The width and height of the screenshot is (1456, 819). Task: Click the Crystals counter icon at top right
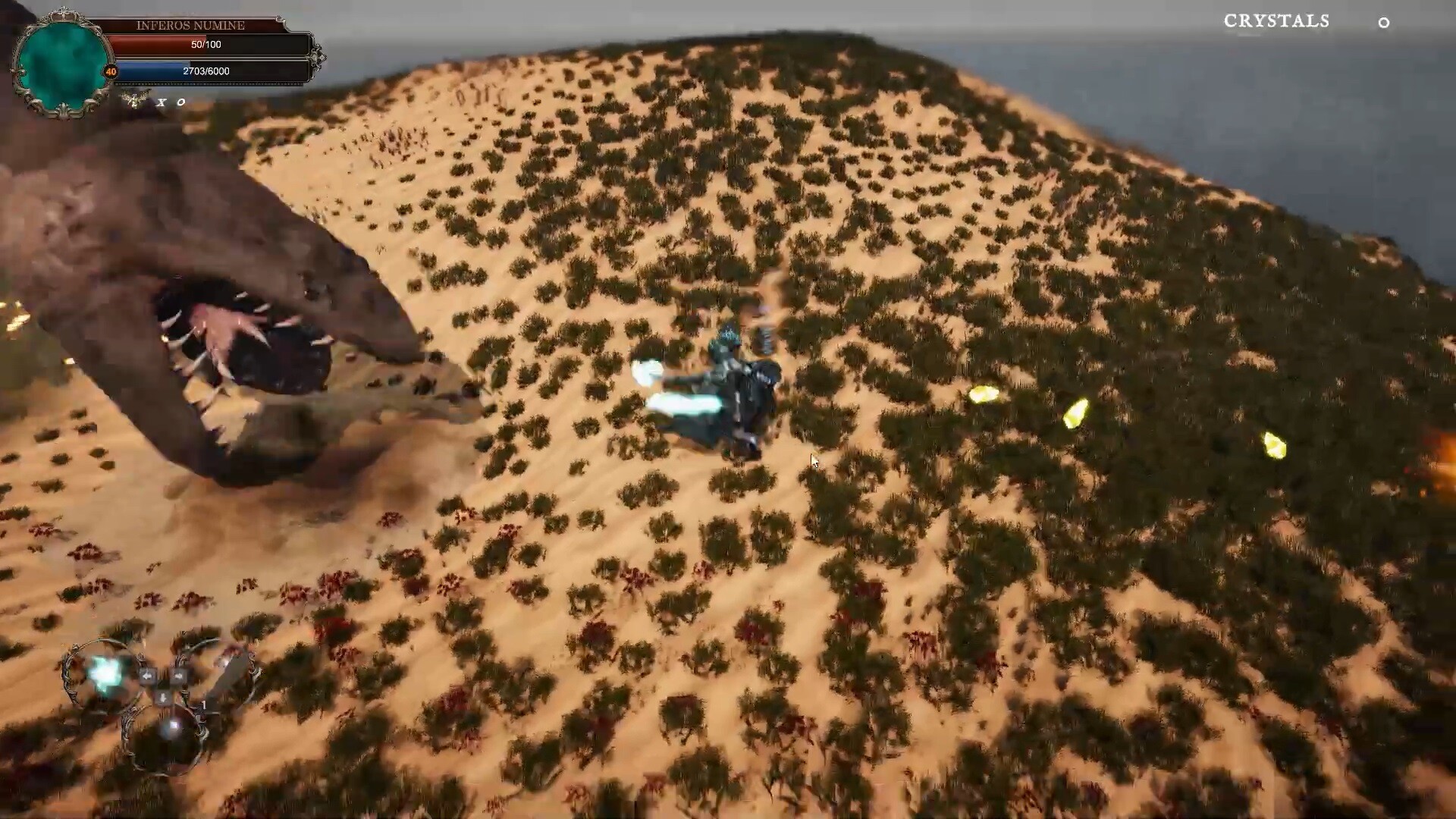pyautogui.click(x=1385, y=24)
